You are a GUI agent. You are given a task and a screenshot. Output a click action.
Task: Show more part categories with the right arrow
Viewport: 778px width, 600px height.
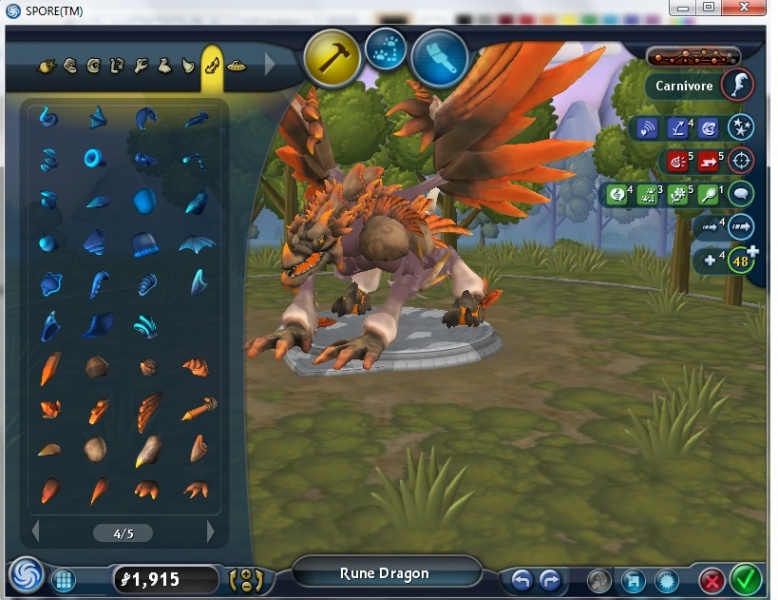coord(269,66)
